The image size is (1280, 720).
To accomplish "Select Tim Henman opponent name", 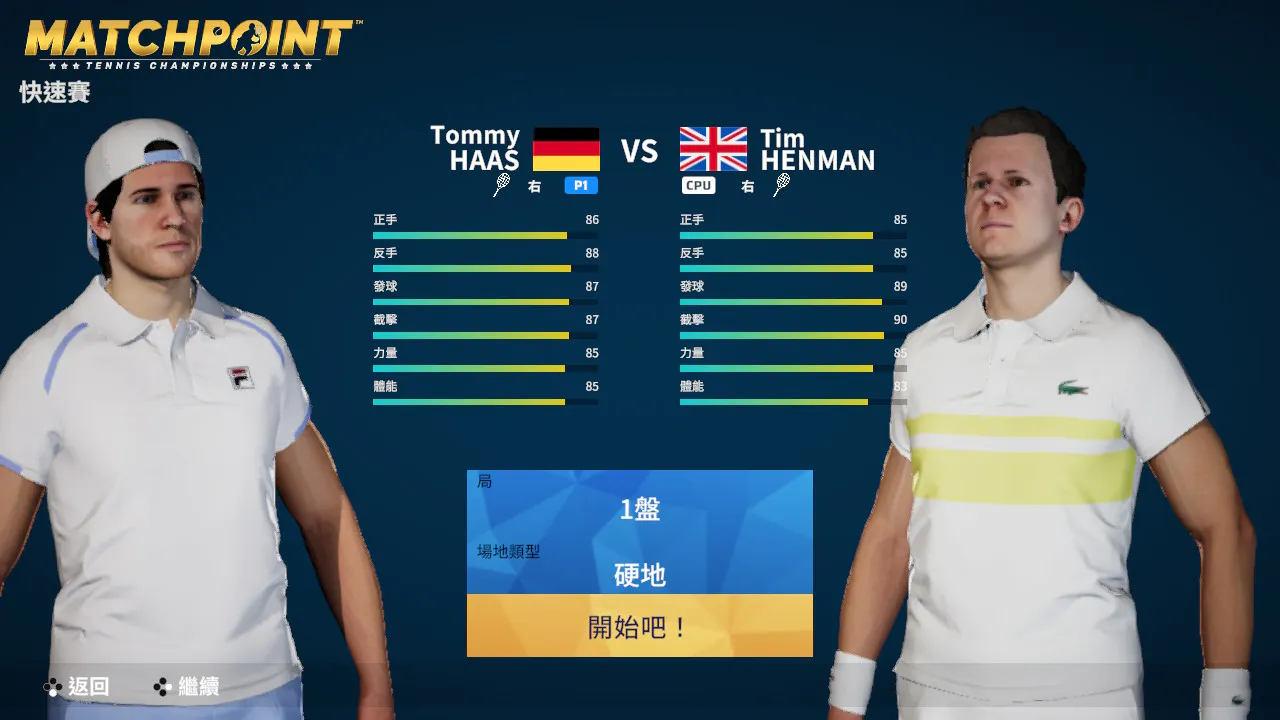I will point(816,149).
